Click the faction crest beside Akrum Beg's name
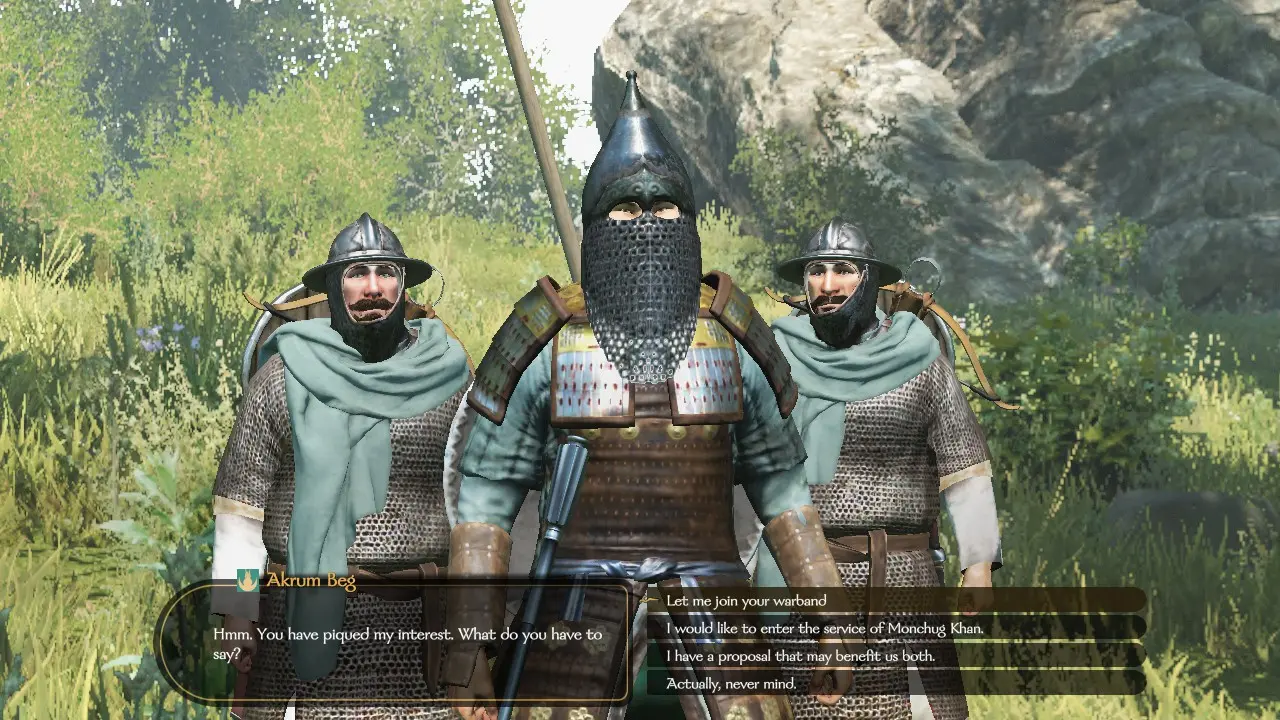The image size is (1280, 720). pos(246,580)
